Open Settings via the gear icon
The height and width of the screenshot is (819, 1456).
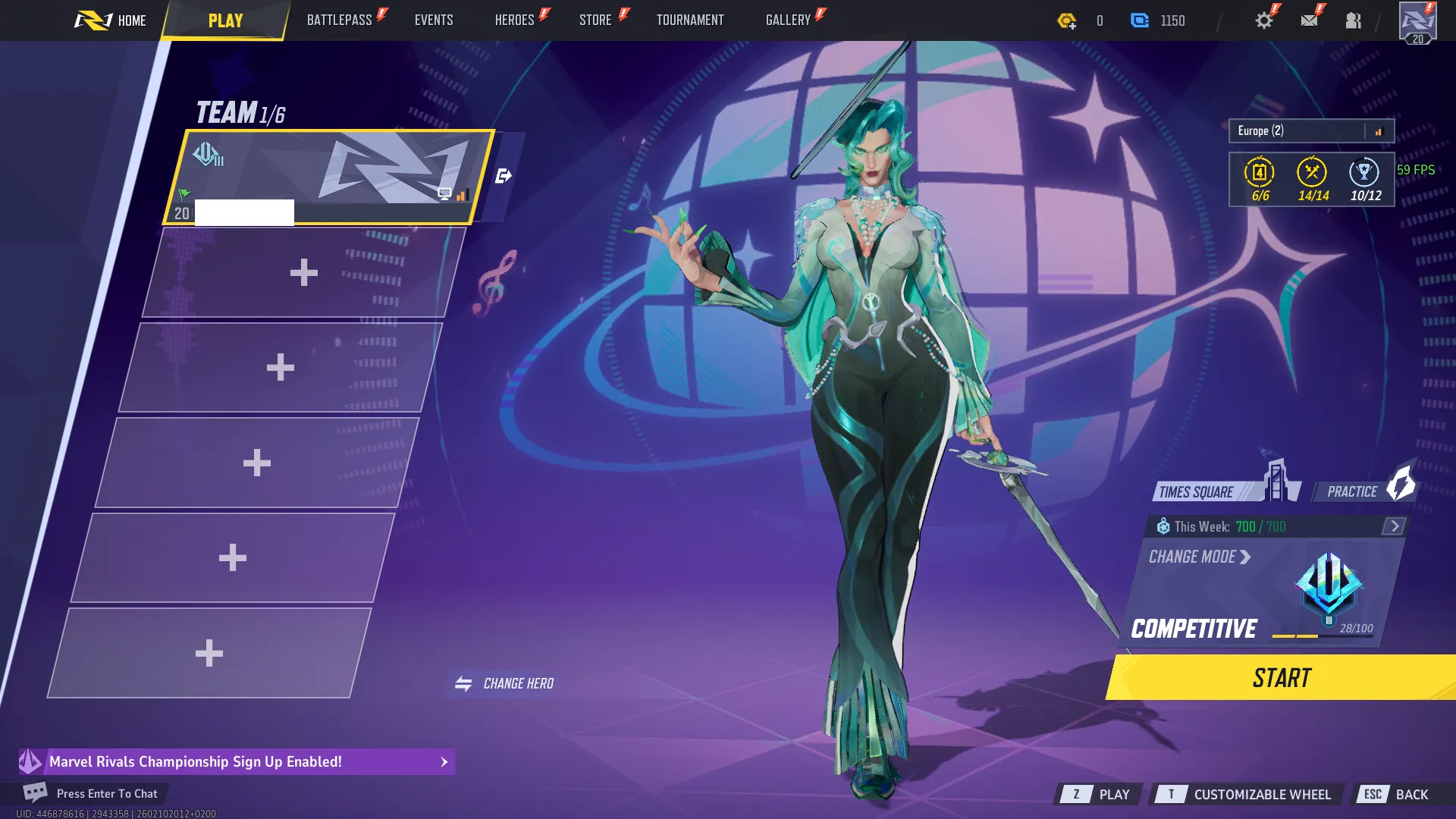pos(1263,20)
